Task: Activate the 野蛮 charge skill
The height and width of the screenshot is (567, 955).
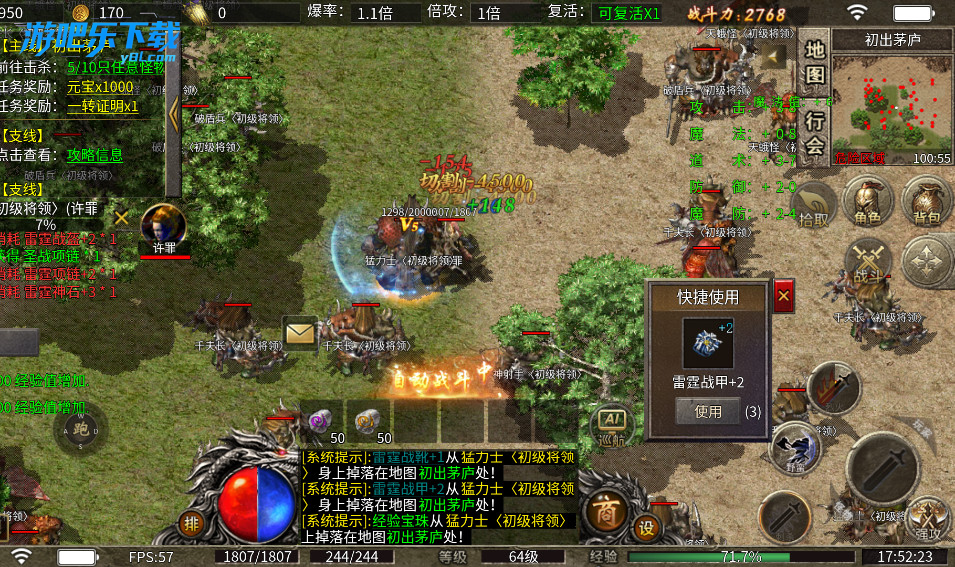Action: point(796,444)
